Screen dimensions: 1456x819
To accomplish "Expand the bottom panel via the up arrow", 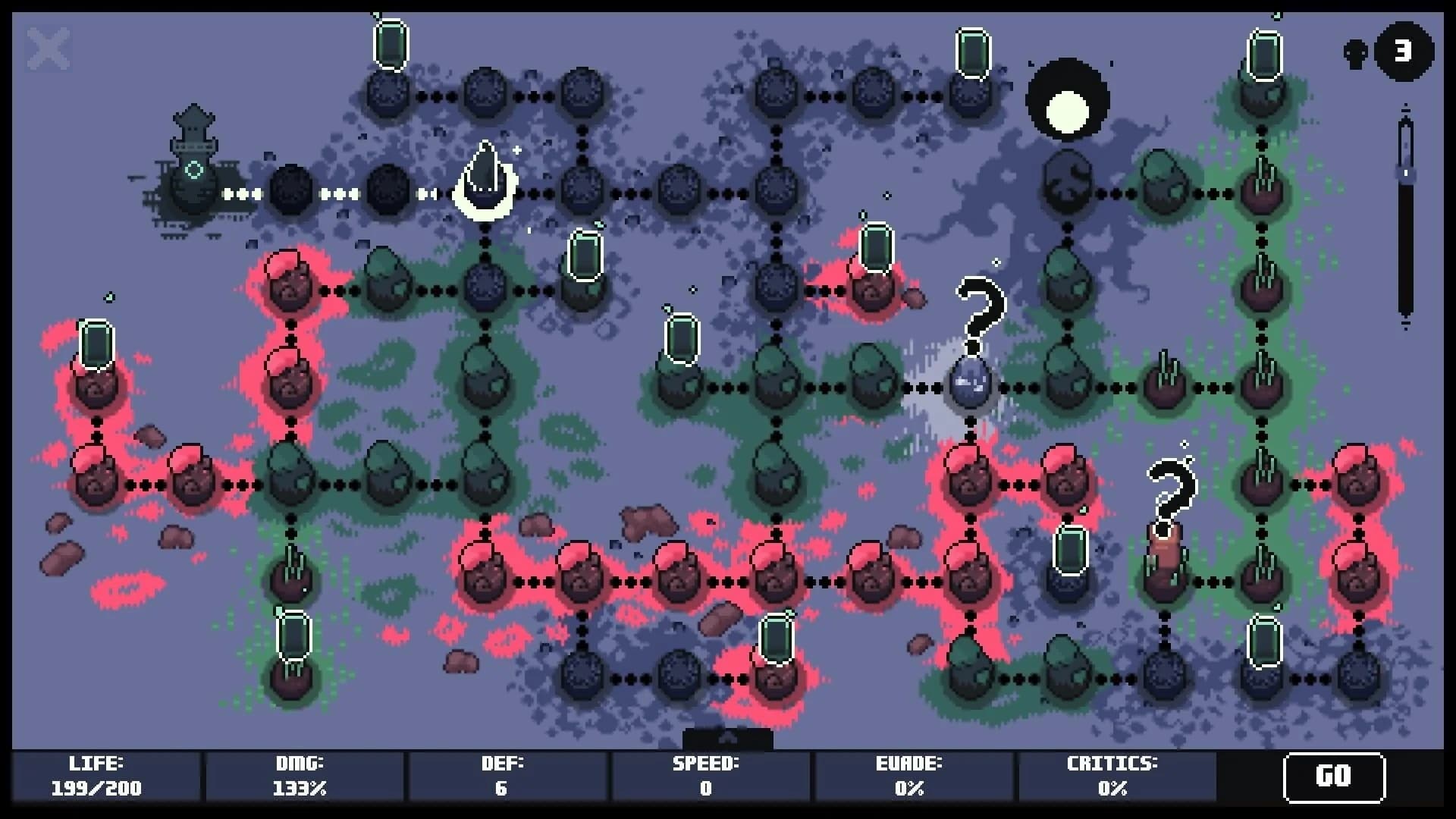I will [x=728, y=736].
